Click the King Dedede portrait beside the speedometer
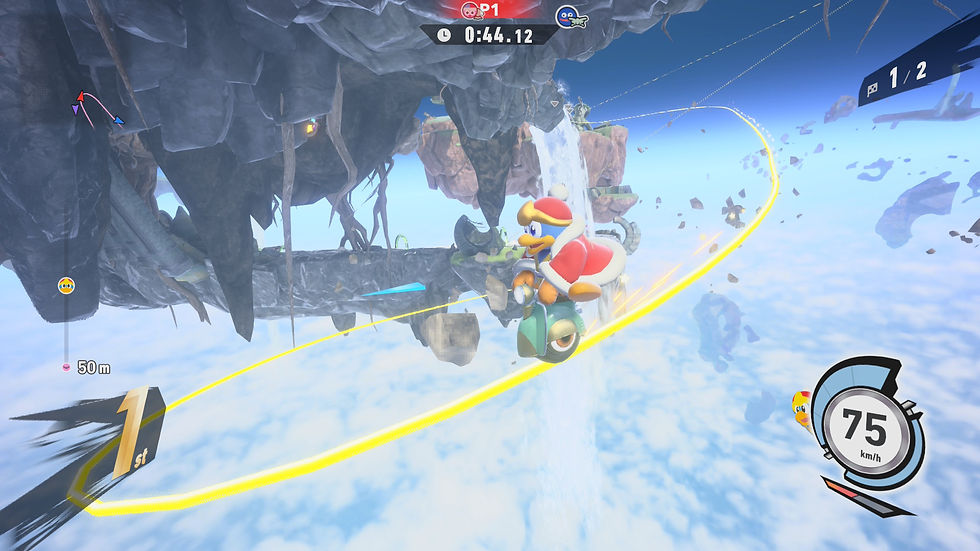This screenshot has width=980, height=551. tap(801, 405)
